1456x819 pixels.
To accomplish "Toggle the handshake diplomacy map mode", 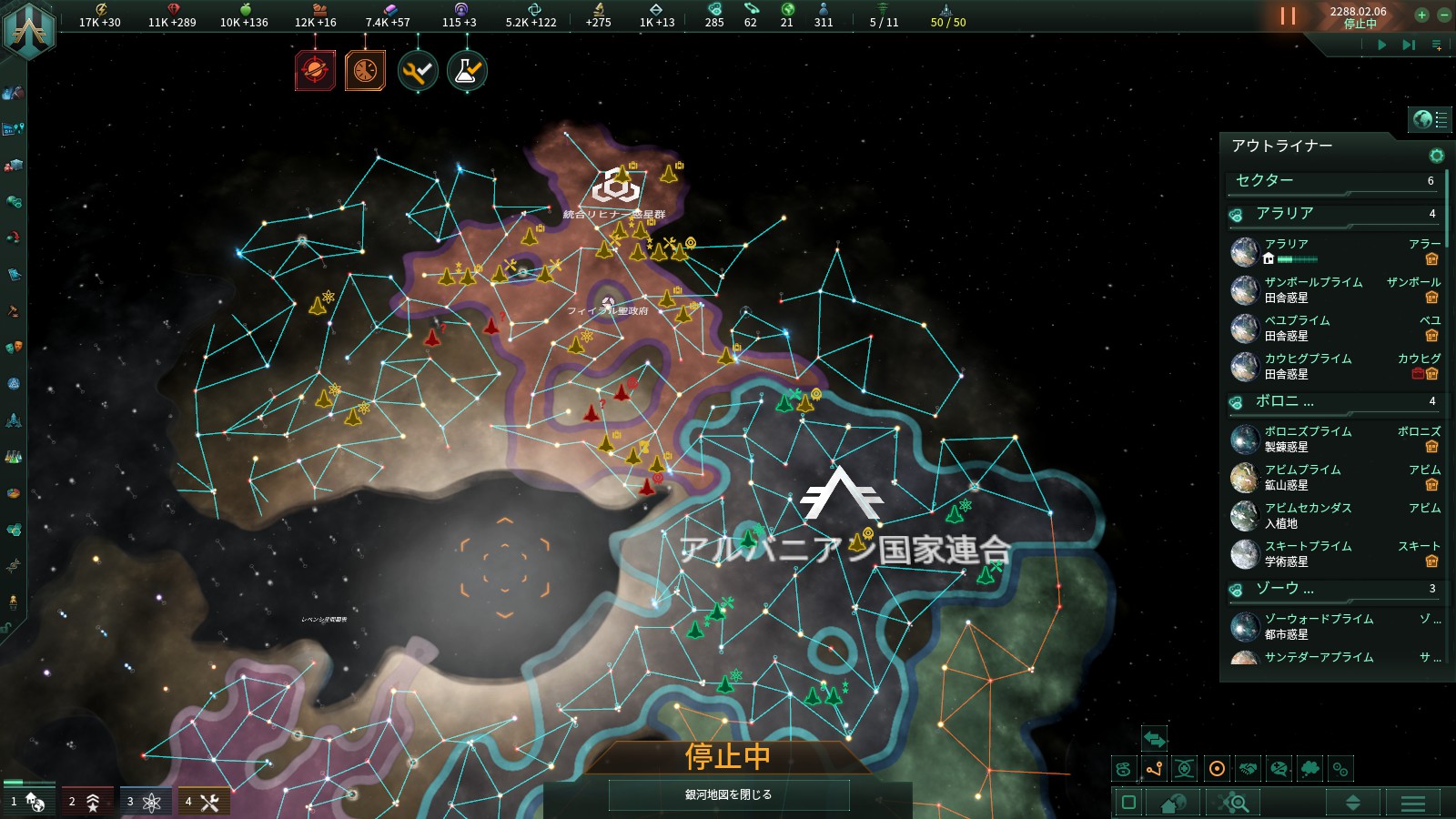I will tap(1248, 769).
